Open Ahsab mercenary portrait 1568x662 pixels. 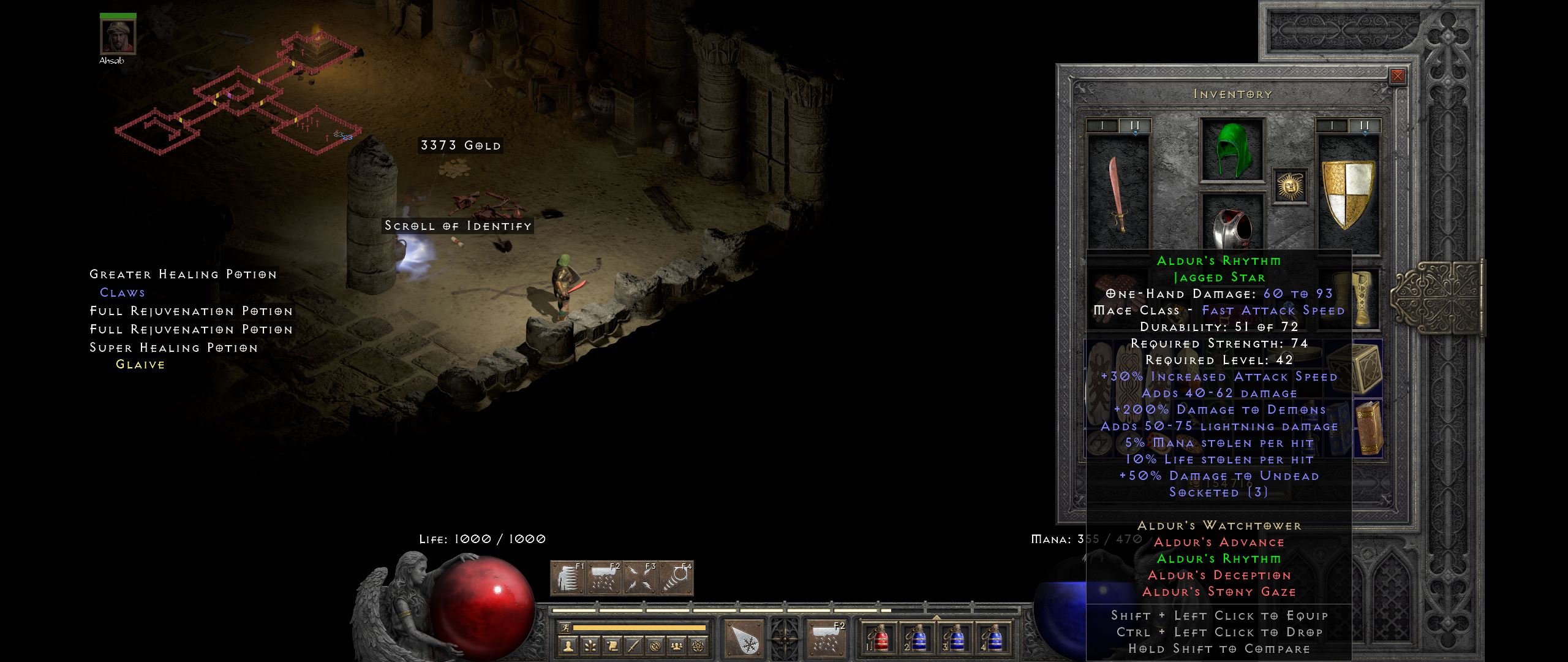[x=118, y=37]
